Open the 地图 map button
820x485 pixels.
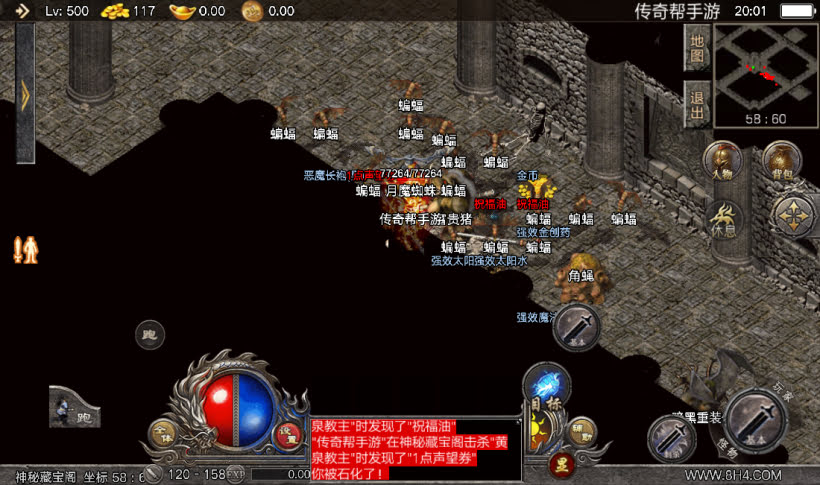(x=697, y=47)
